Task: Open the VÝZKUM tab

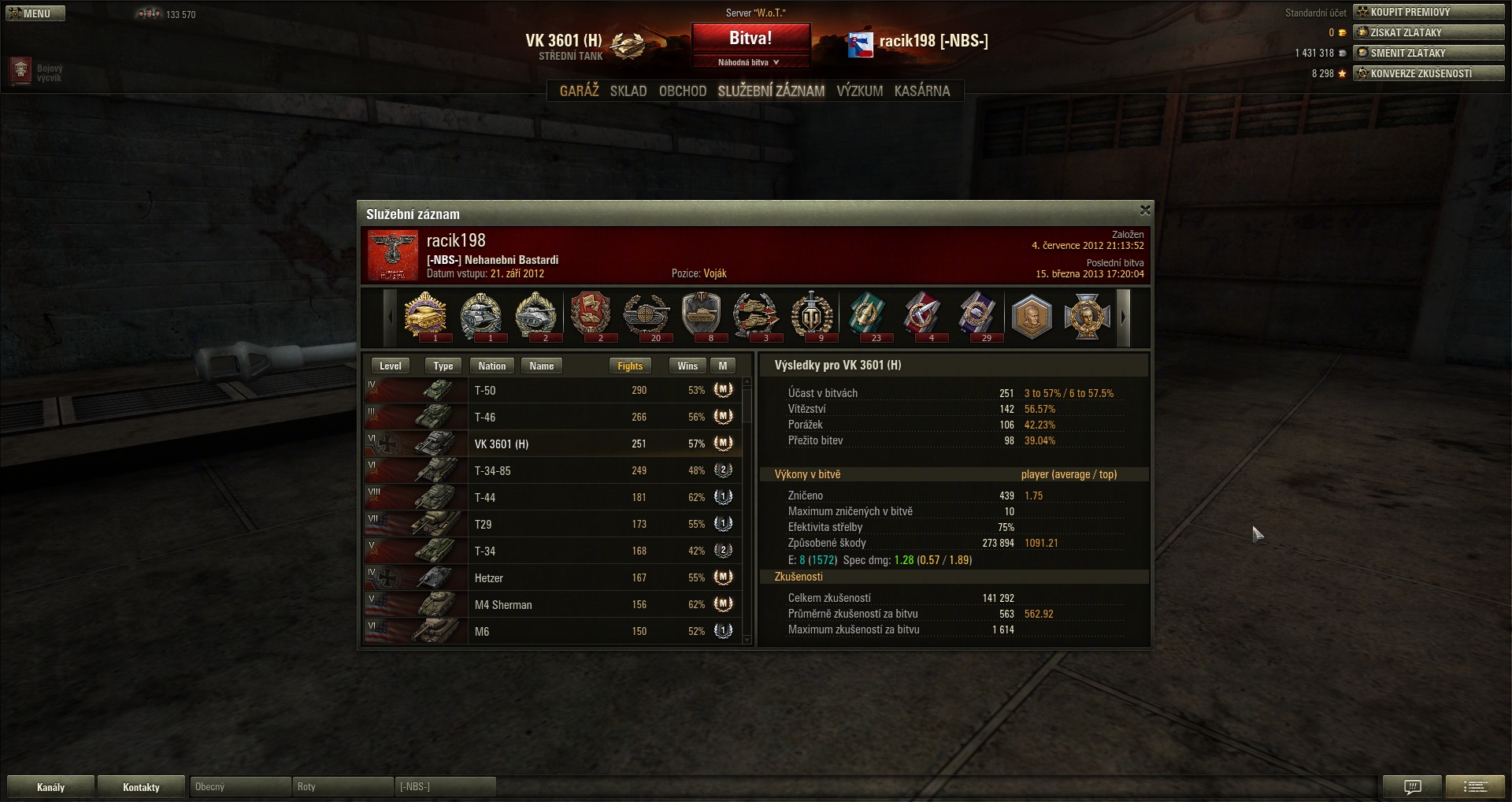Action: coord(859,91)
